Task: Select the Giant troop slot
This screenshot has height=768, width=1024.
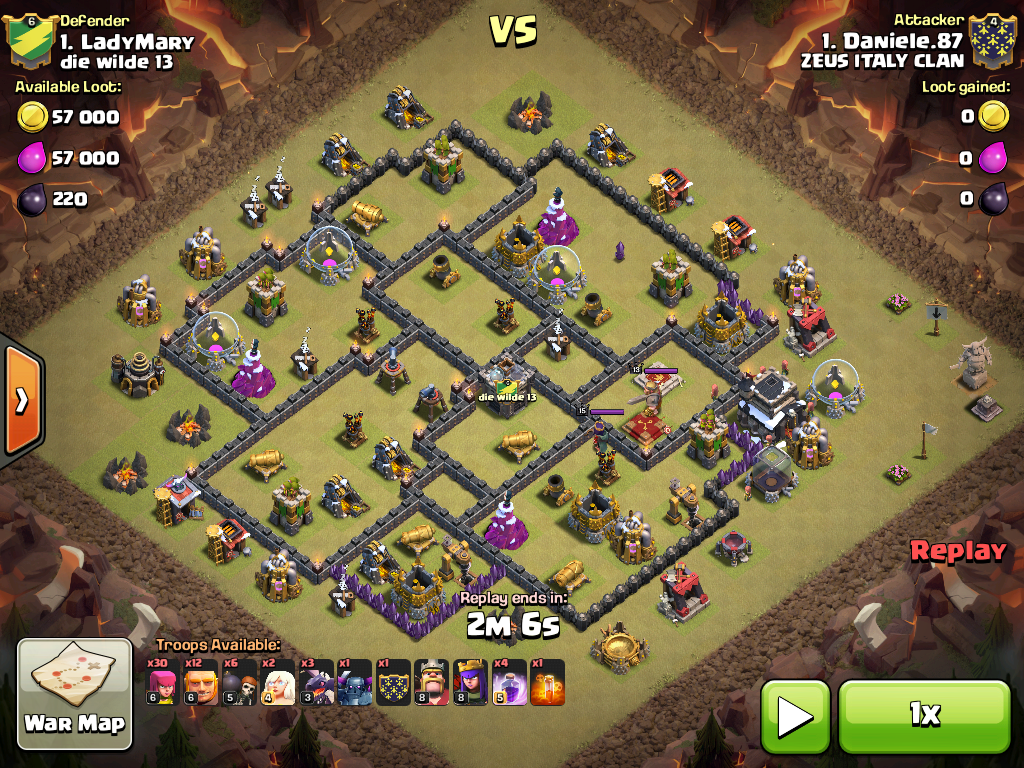Action: point(201,683)
